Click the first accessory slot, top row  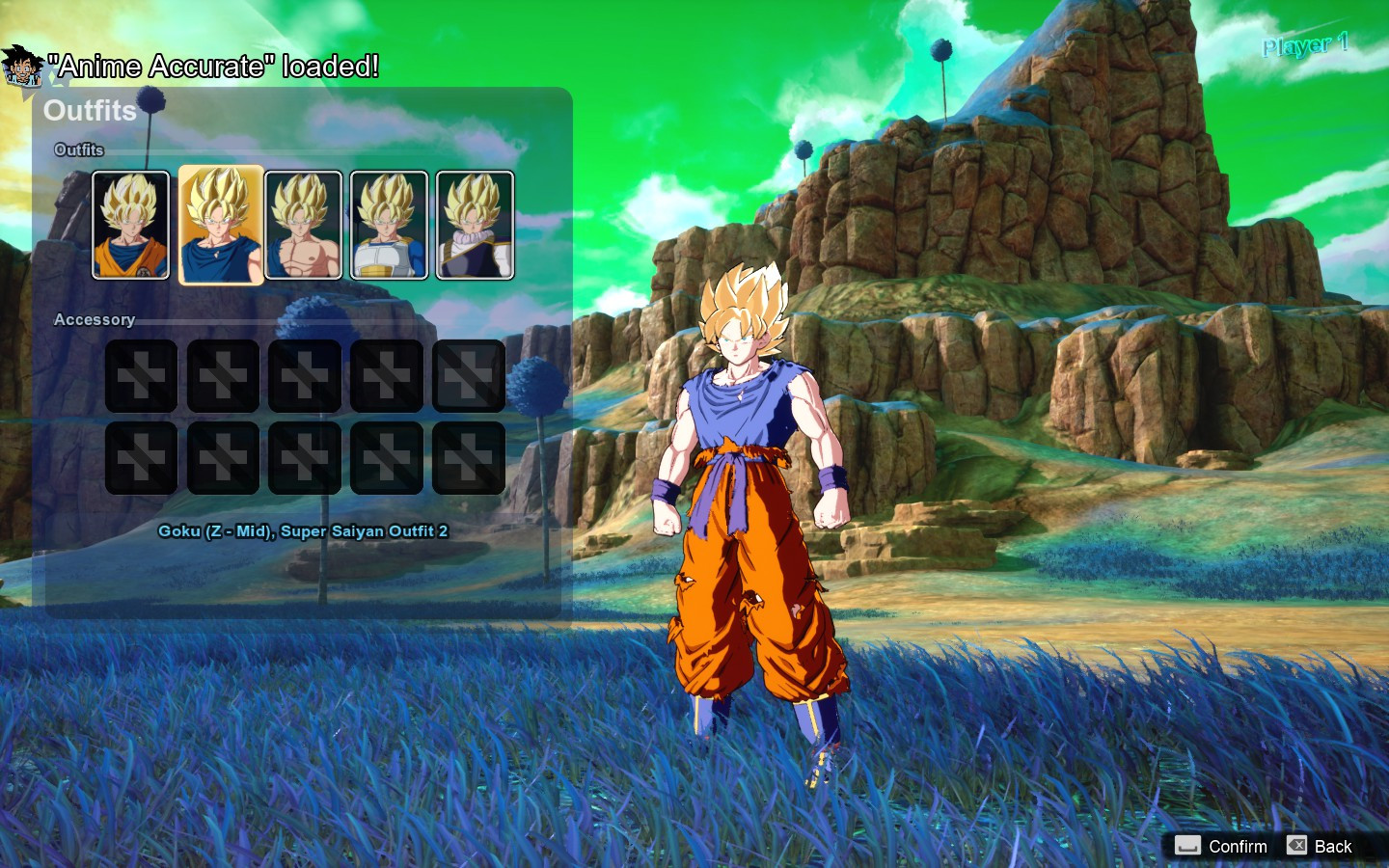141,375
